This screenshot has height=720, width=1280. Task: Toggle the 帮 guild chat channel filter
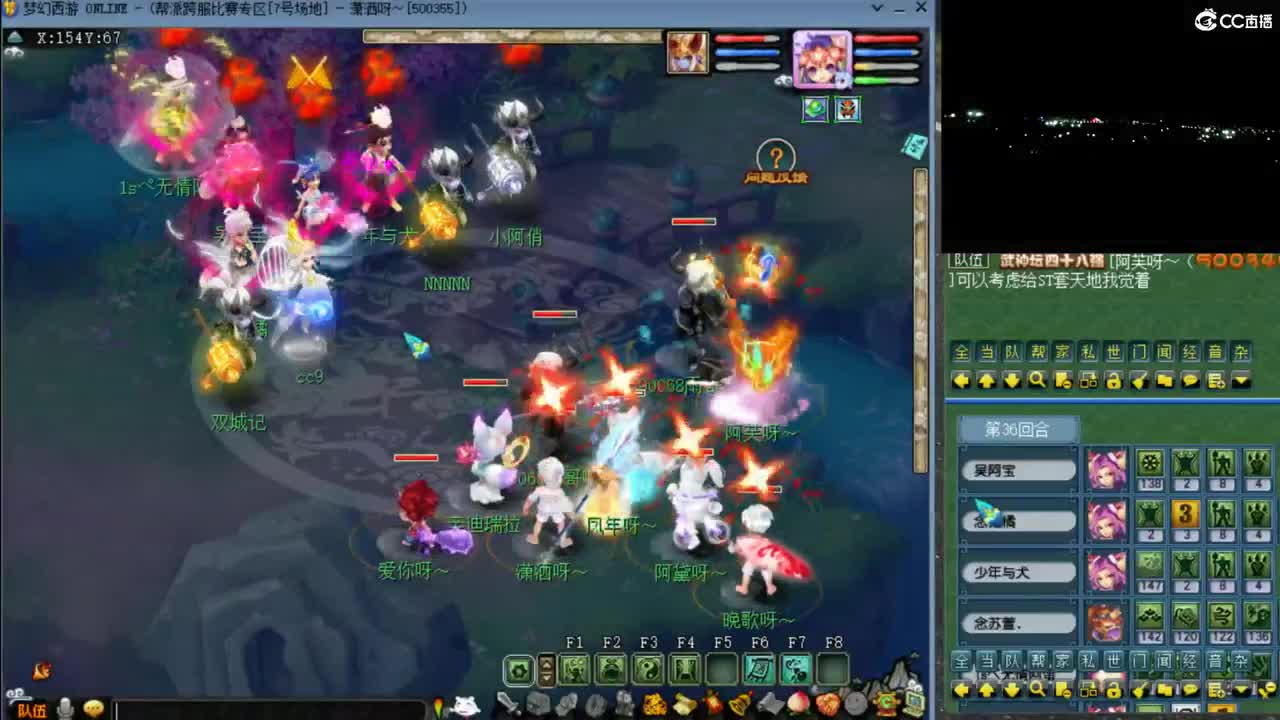1035,352
